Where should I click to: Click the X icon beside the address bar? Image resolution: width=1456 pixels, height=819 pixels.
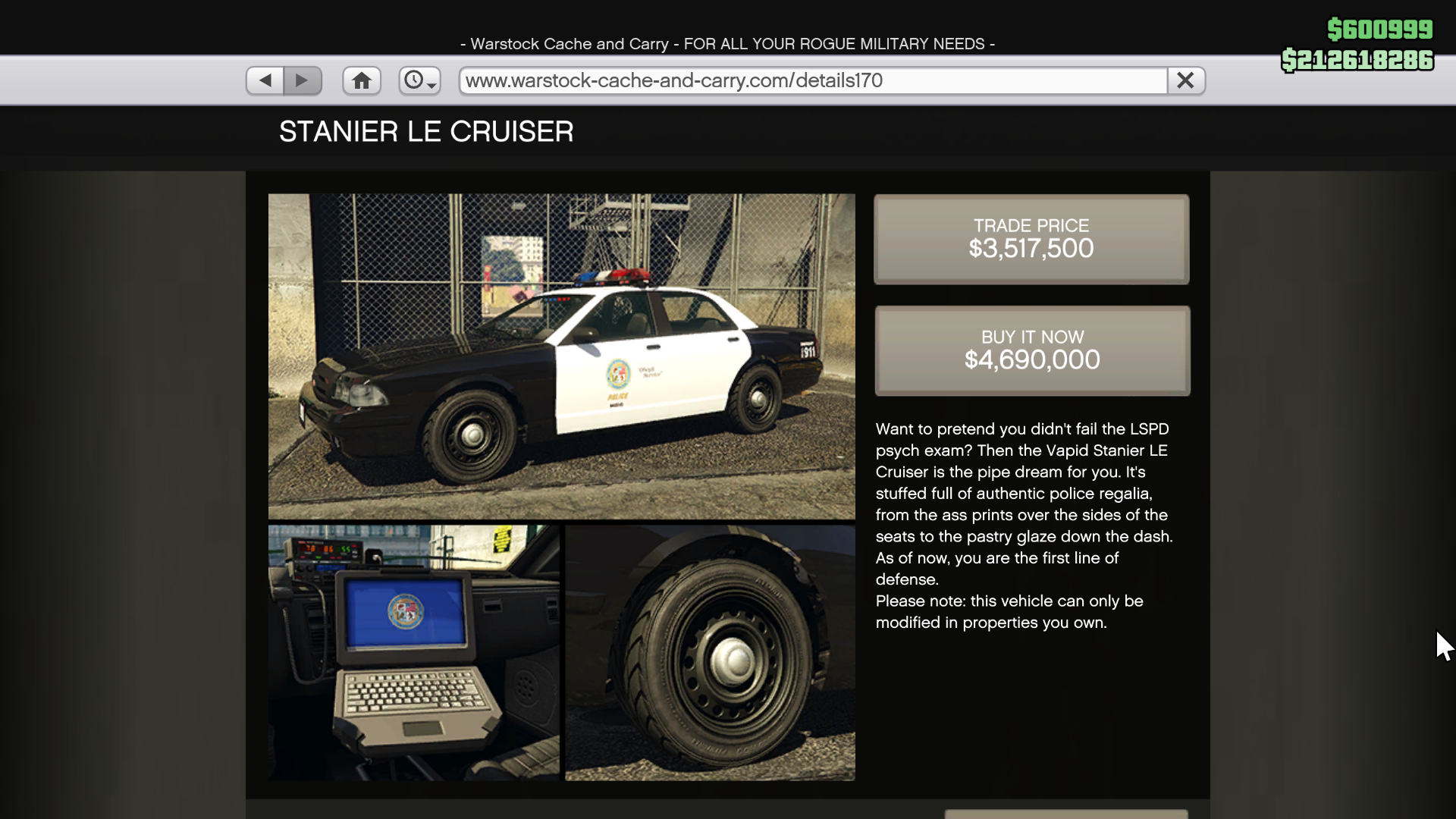(1185, 80)
